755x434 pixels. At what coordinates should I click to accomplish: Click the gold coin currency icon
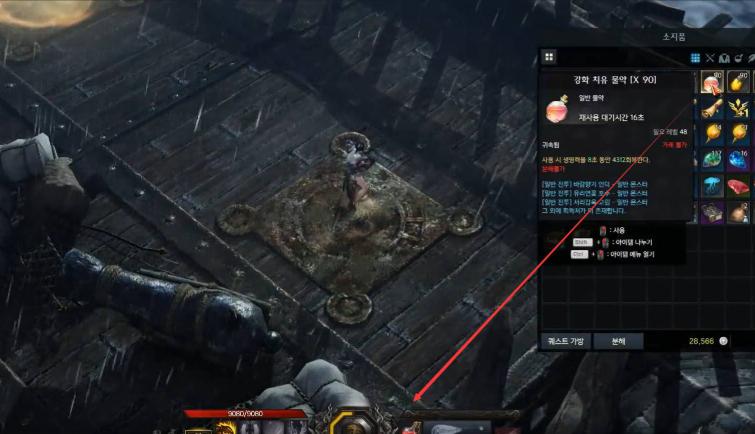point(724,341)
